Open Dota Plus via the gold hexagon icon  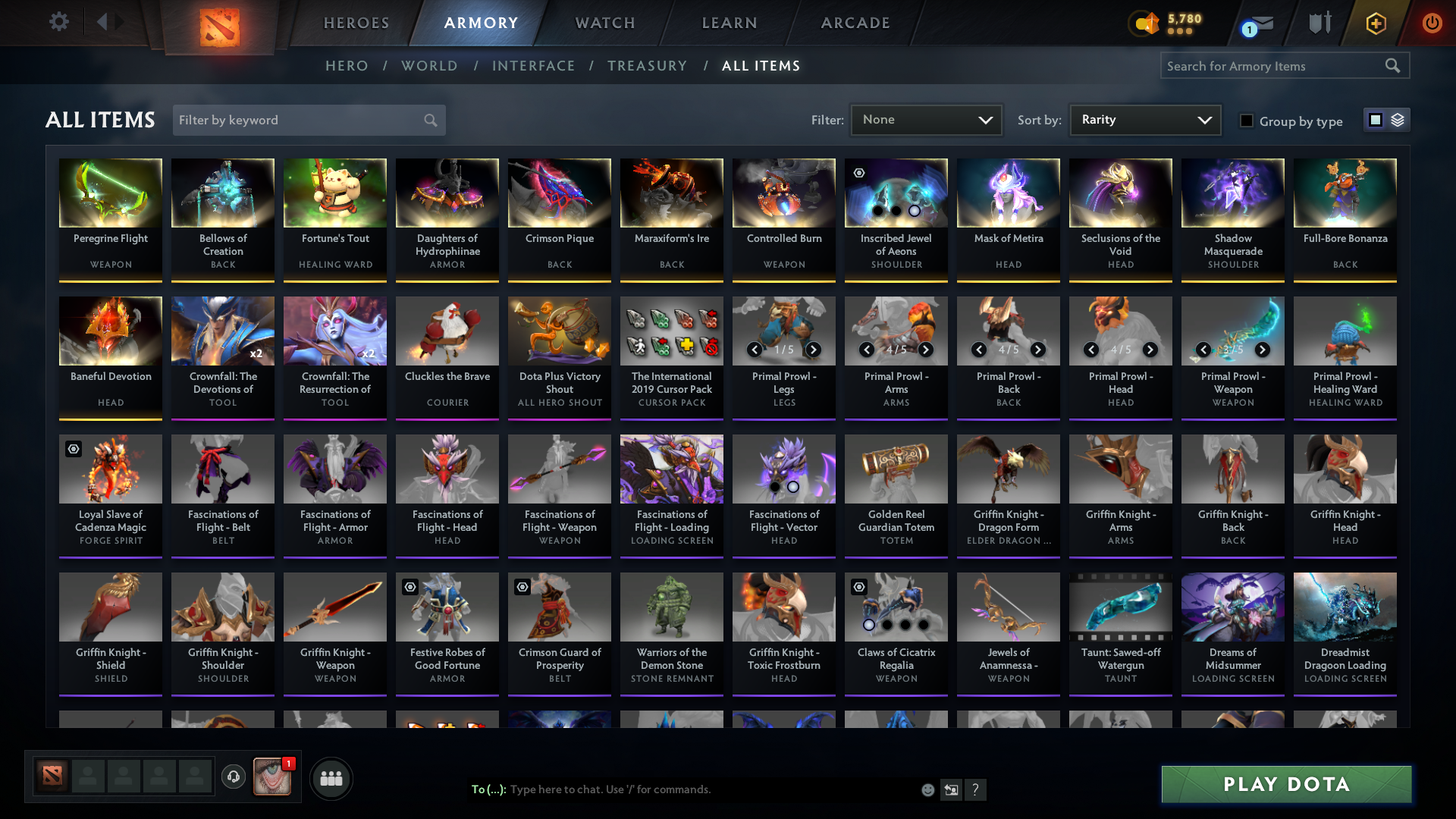pos(1376,23)
